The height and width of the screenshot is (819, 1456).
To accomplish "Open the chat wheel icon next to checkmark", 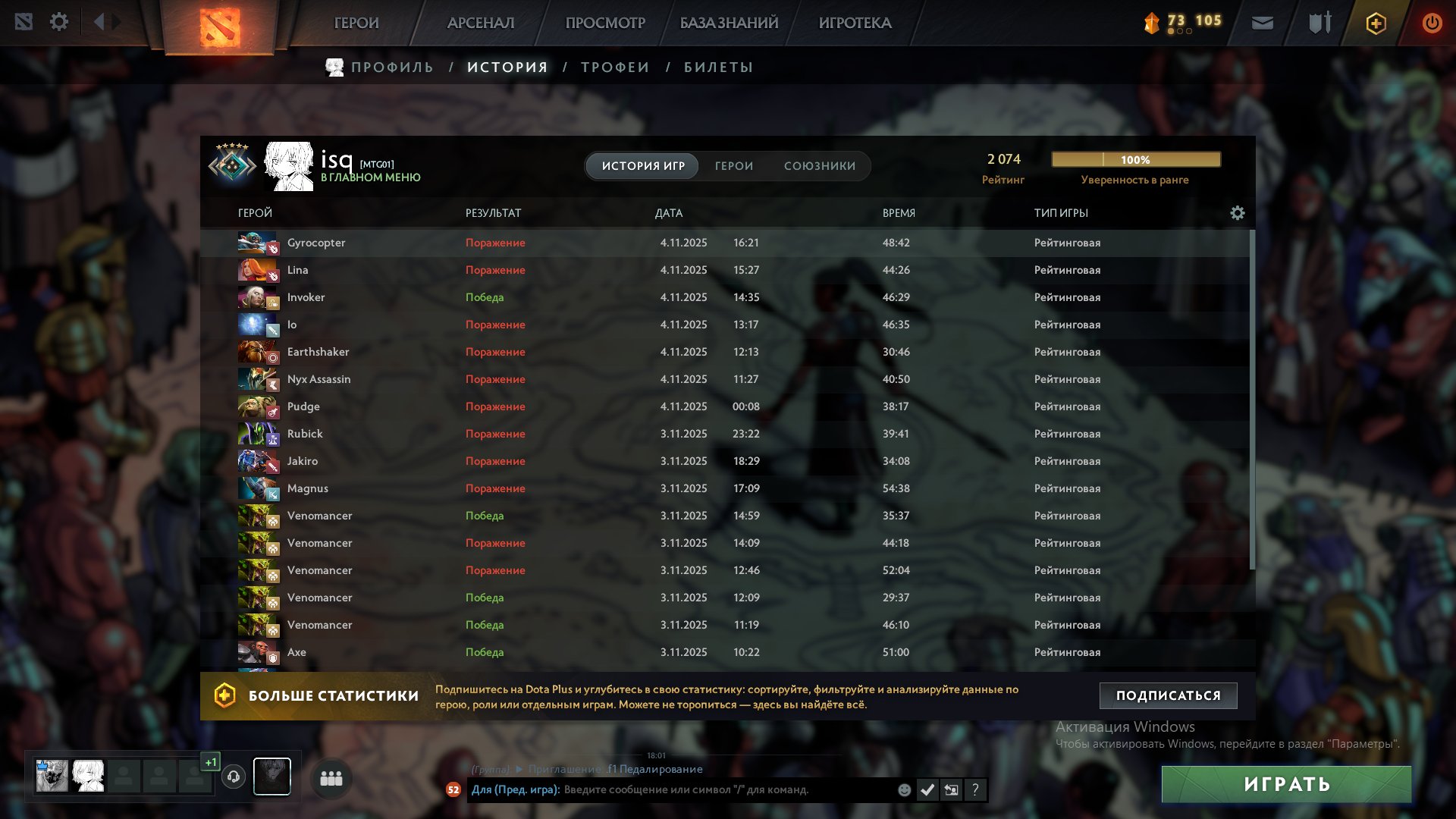I will pyautogui.click(x=952, y=789).
